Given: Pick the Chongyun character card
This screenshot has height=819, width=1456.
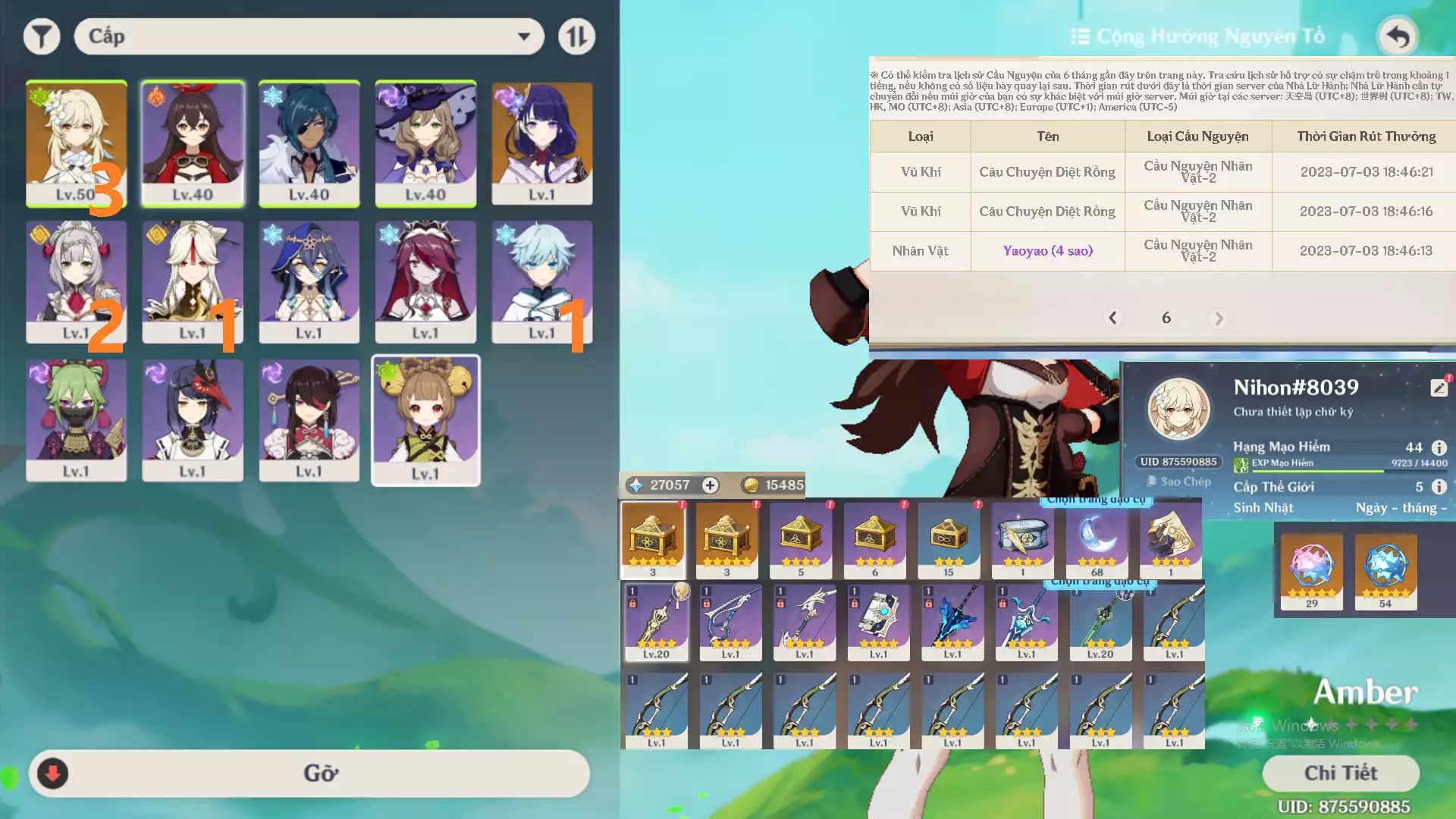Looking at the screenshot, I should (541, 281).
